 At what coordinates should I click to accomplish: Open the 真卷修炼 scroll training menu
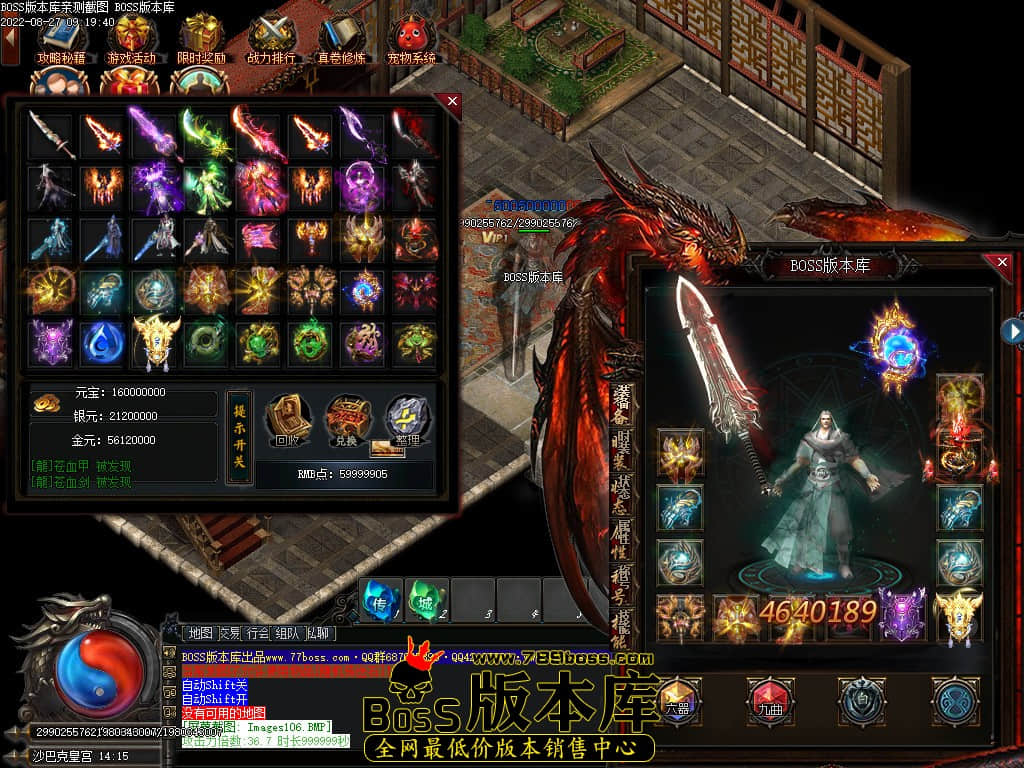tap(341, 38)
